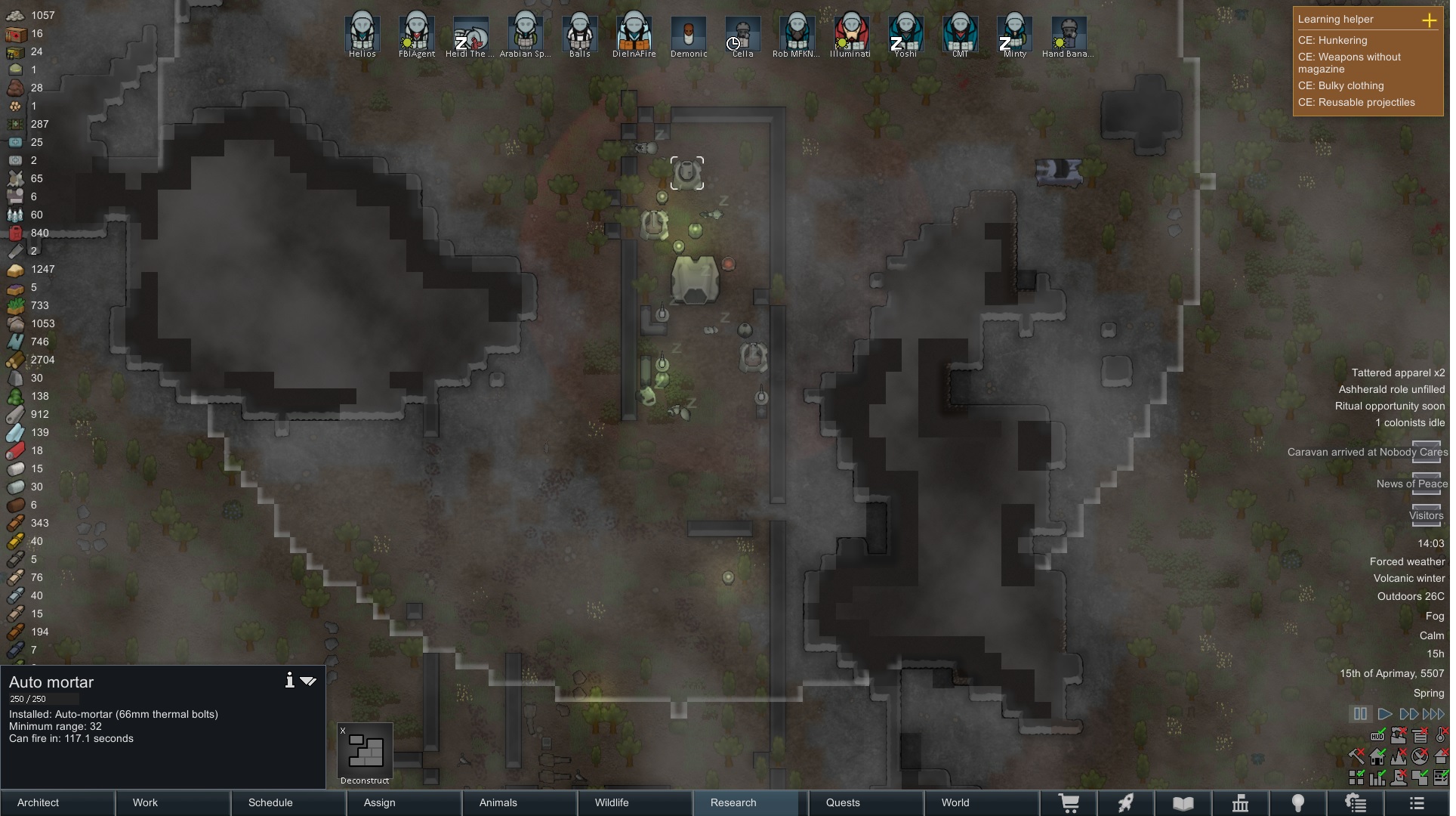
Task: Deconstruct the selected auto mortar
Action: pos(365,753)
